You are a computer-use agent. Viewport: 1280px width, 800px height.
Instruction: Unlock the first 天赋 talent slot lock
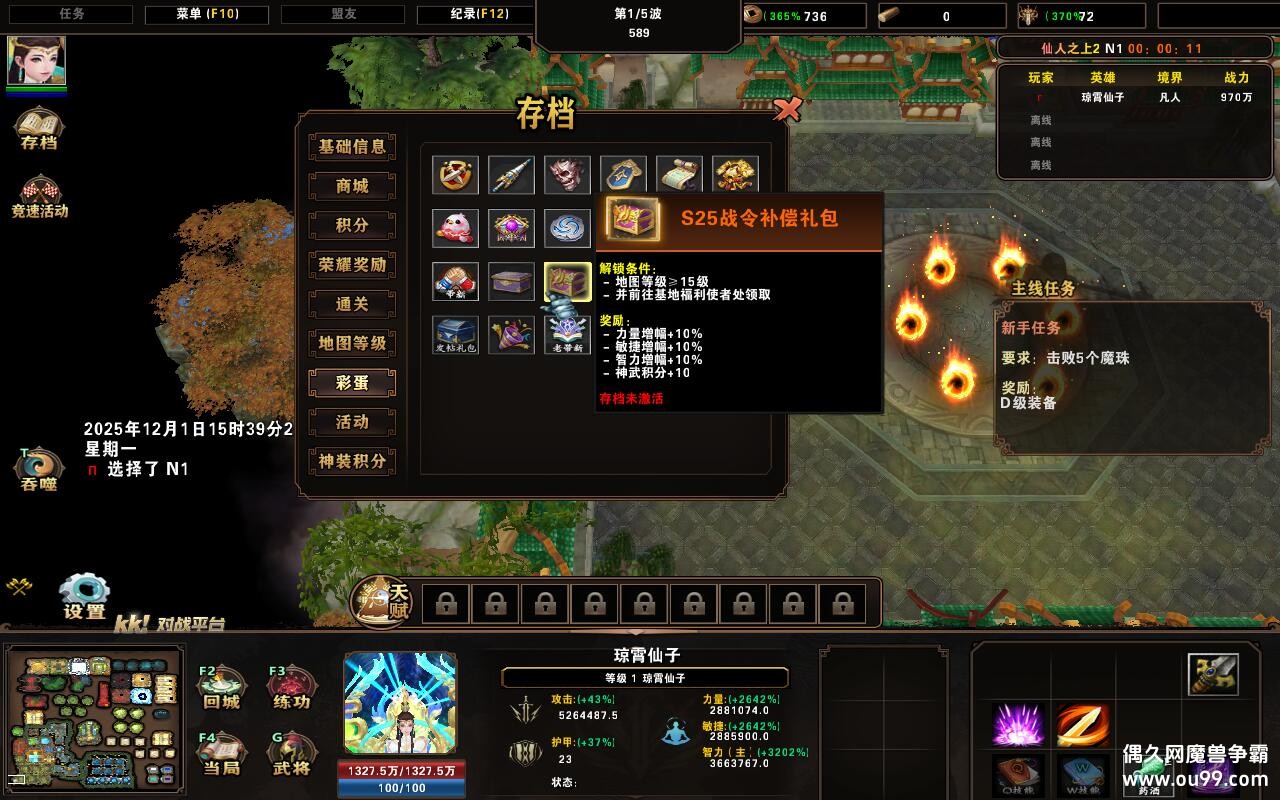pos(446,605)
